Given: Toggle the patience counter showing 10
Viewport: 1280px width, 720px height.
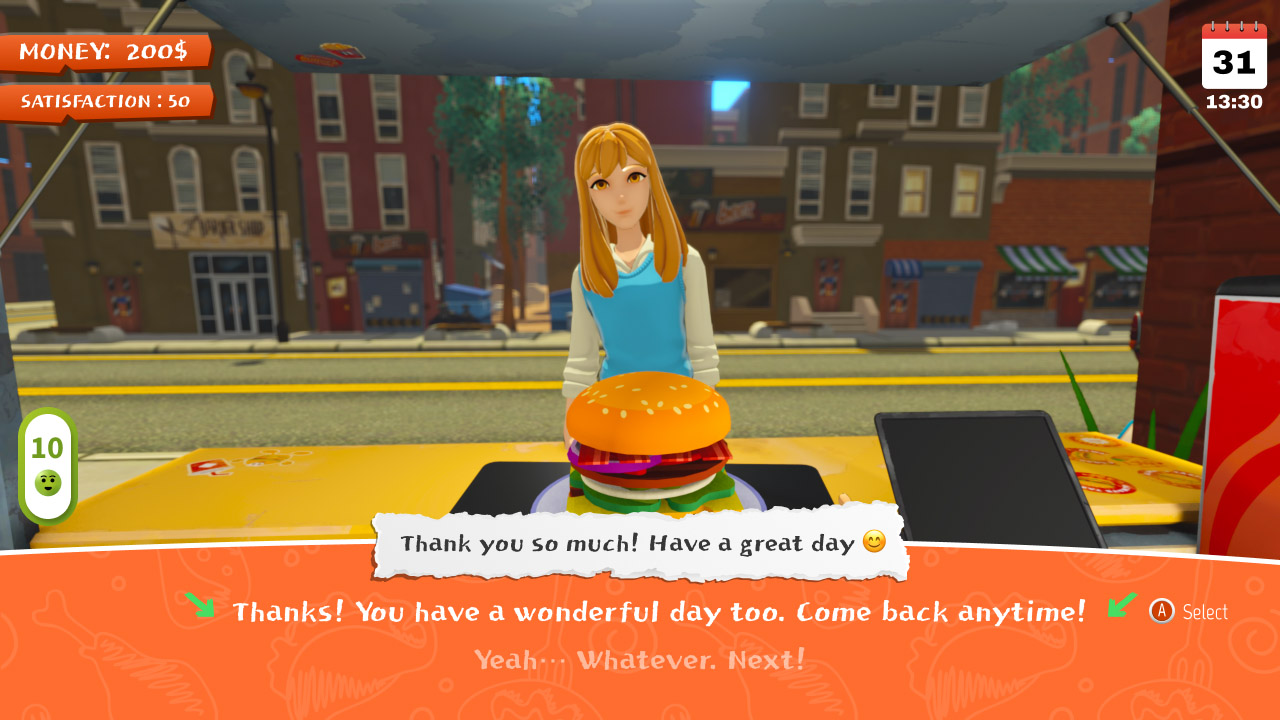Looking at the screenshot, I should pyautogui.click(x=46, y=448).
